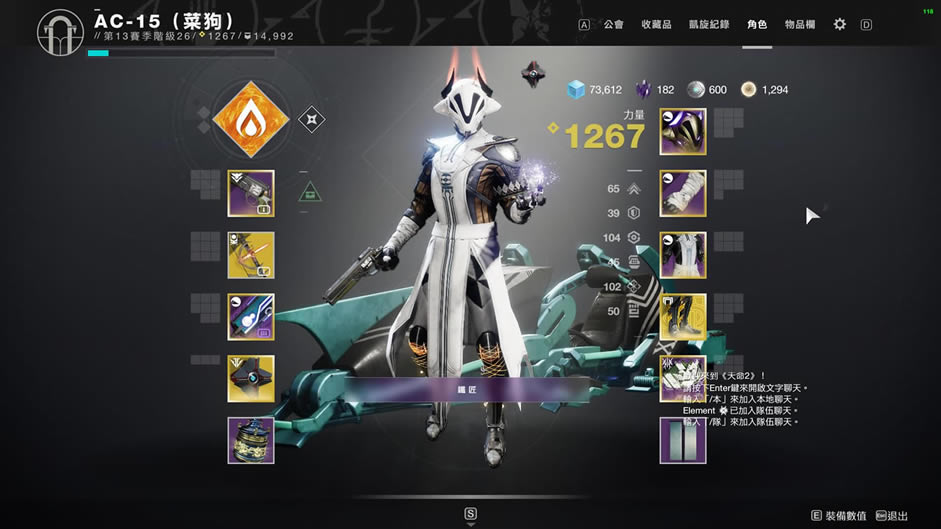Viewport: 941px width, 529px height.
Task: Open the 凱旋紀錄 triumphs tab
Action: click(x=708, y=24)
